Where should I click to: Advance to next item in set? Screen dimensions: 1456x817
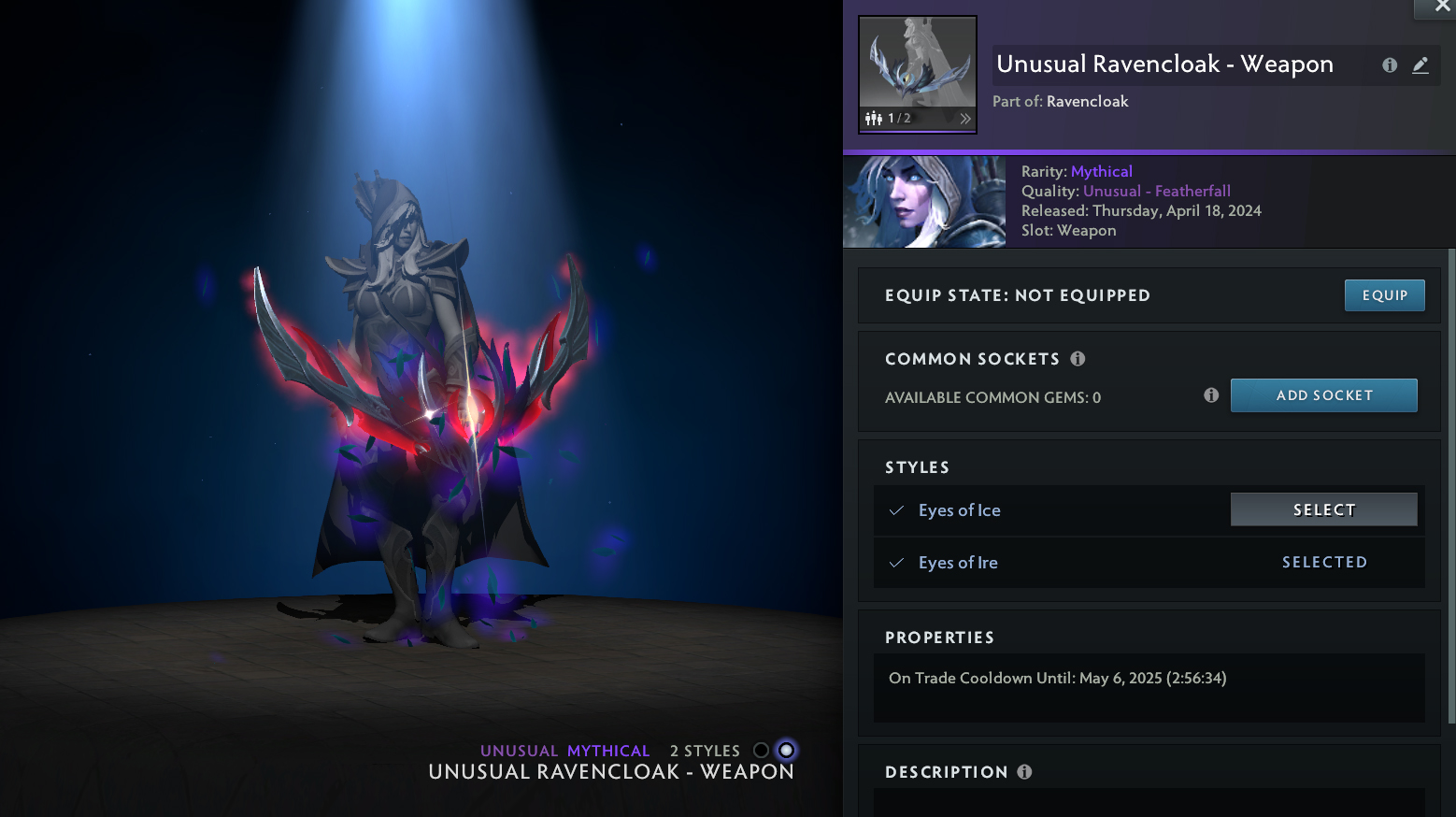tap(965, 119)
